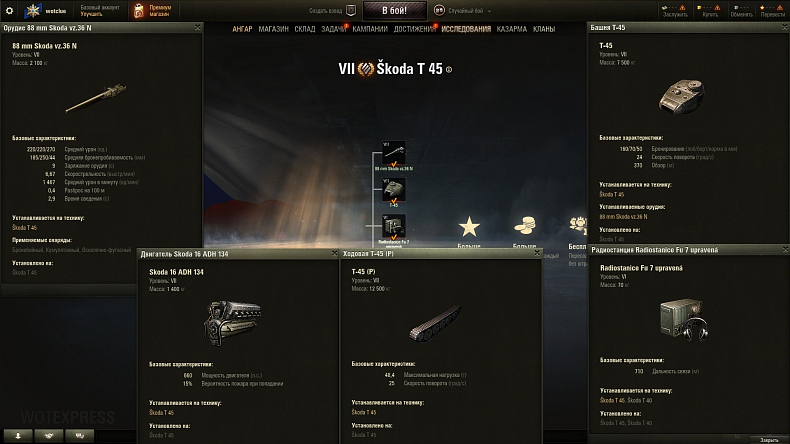The image size is (790, 444).
Task: Go to the Задачи tab
Action: [335, 29]
